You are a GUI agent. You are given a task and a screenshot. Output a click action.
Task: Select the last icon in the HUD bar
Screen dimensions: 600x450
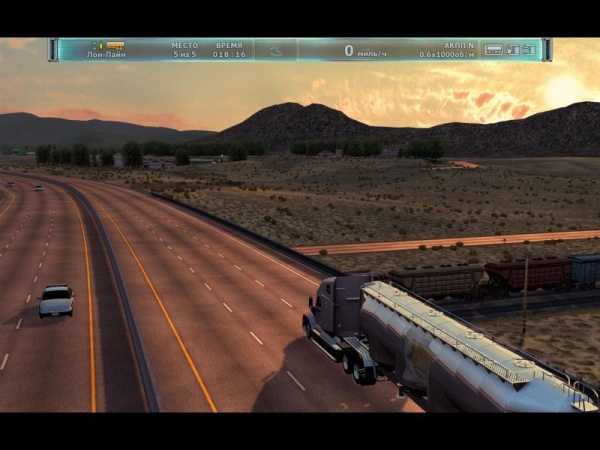click(529, 49)
